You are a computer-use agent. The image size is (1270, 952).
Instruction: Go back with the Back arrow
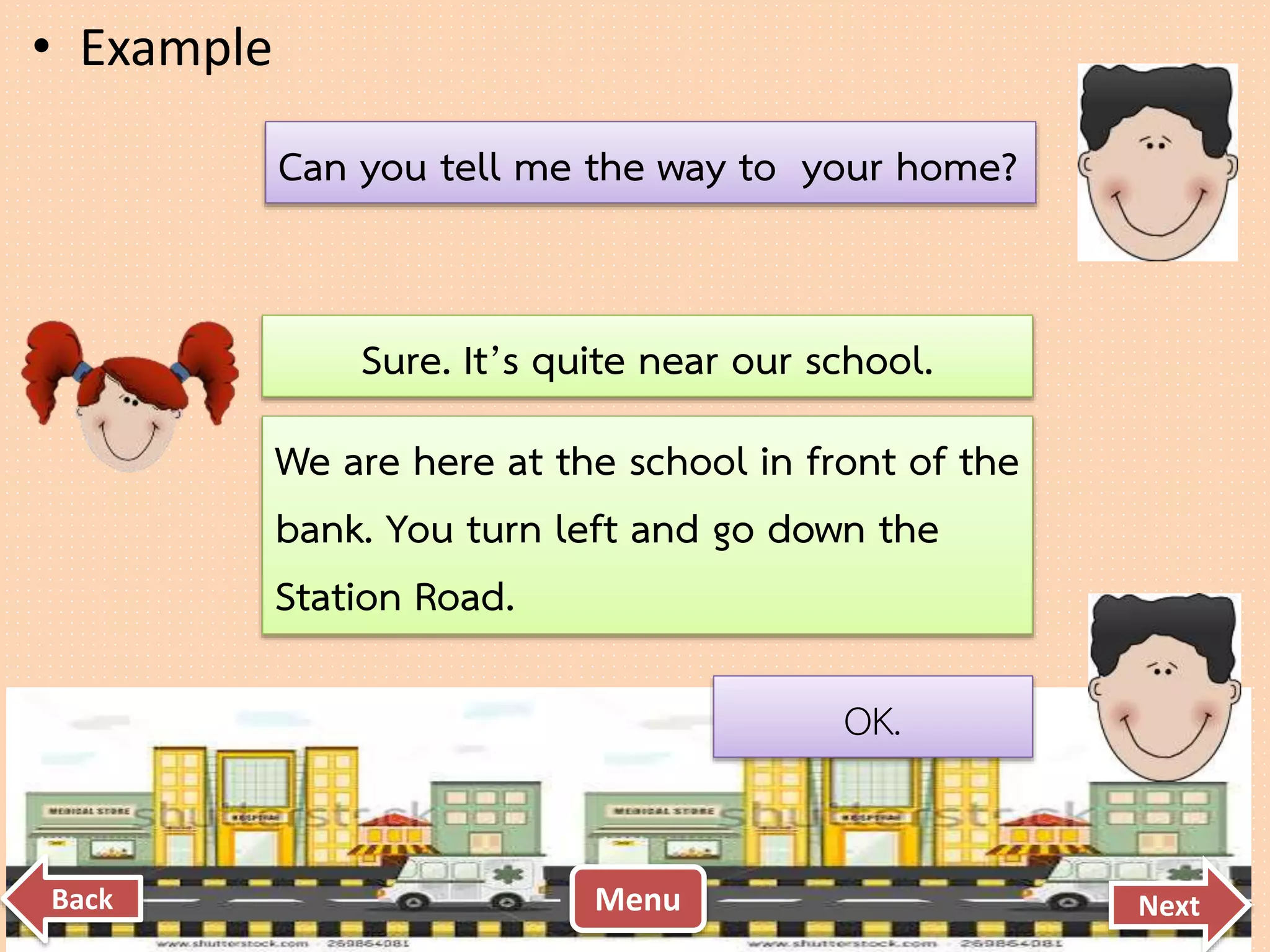point(73,899)
